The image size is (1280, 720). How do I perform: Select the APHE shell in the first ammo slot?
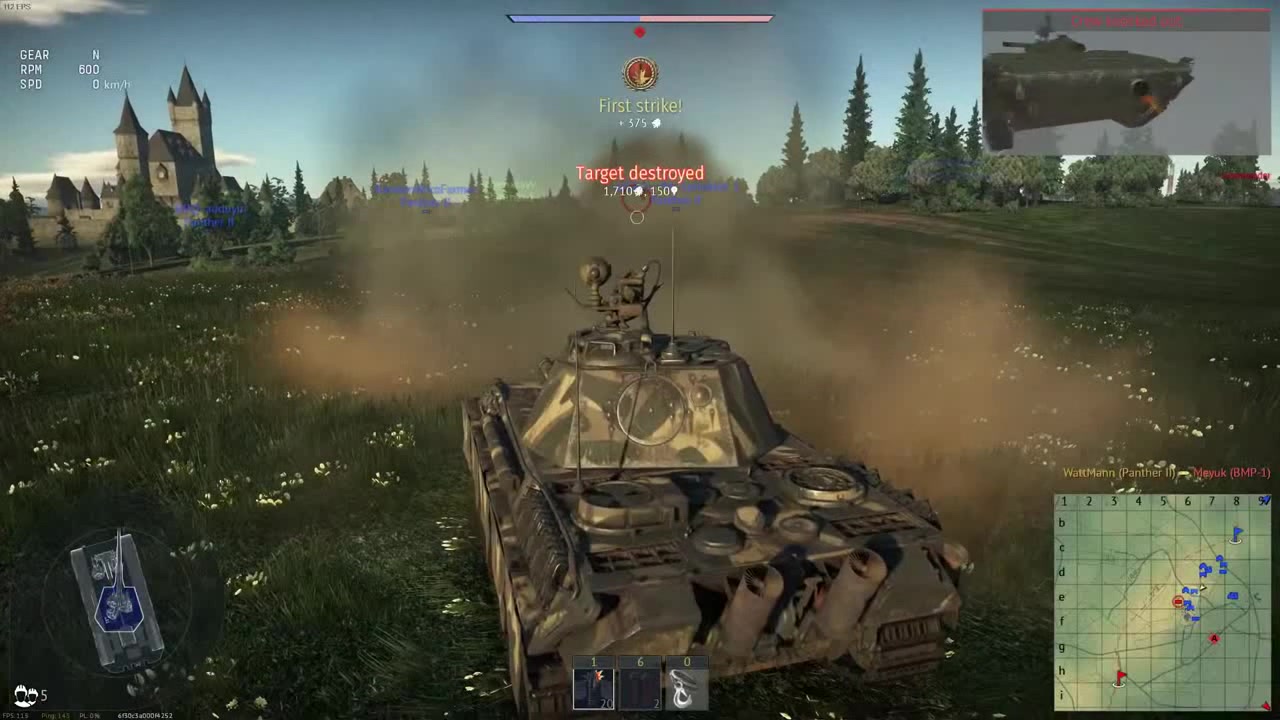(x=593, y=683)
